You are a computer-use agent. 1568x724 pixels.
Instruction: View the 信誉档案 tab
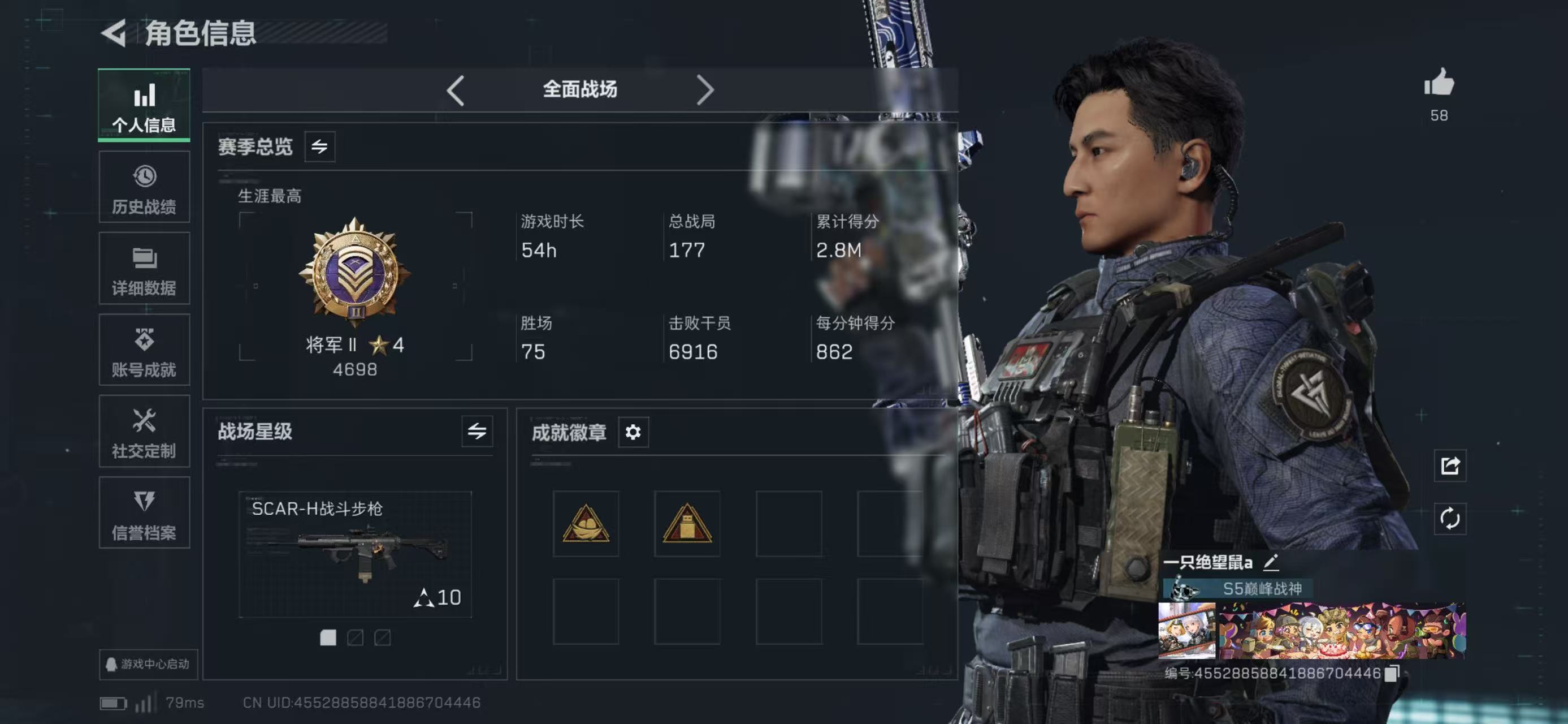(144, 514)
